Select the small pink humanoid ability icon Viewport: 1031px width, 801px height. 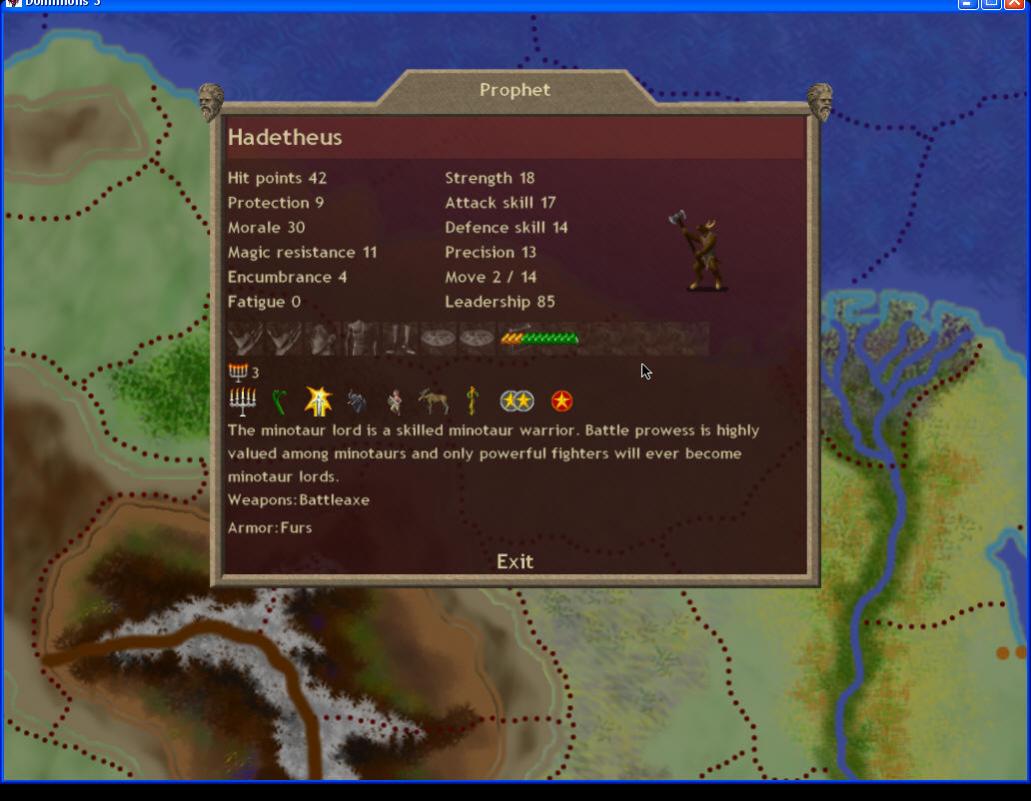point(395,402)
